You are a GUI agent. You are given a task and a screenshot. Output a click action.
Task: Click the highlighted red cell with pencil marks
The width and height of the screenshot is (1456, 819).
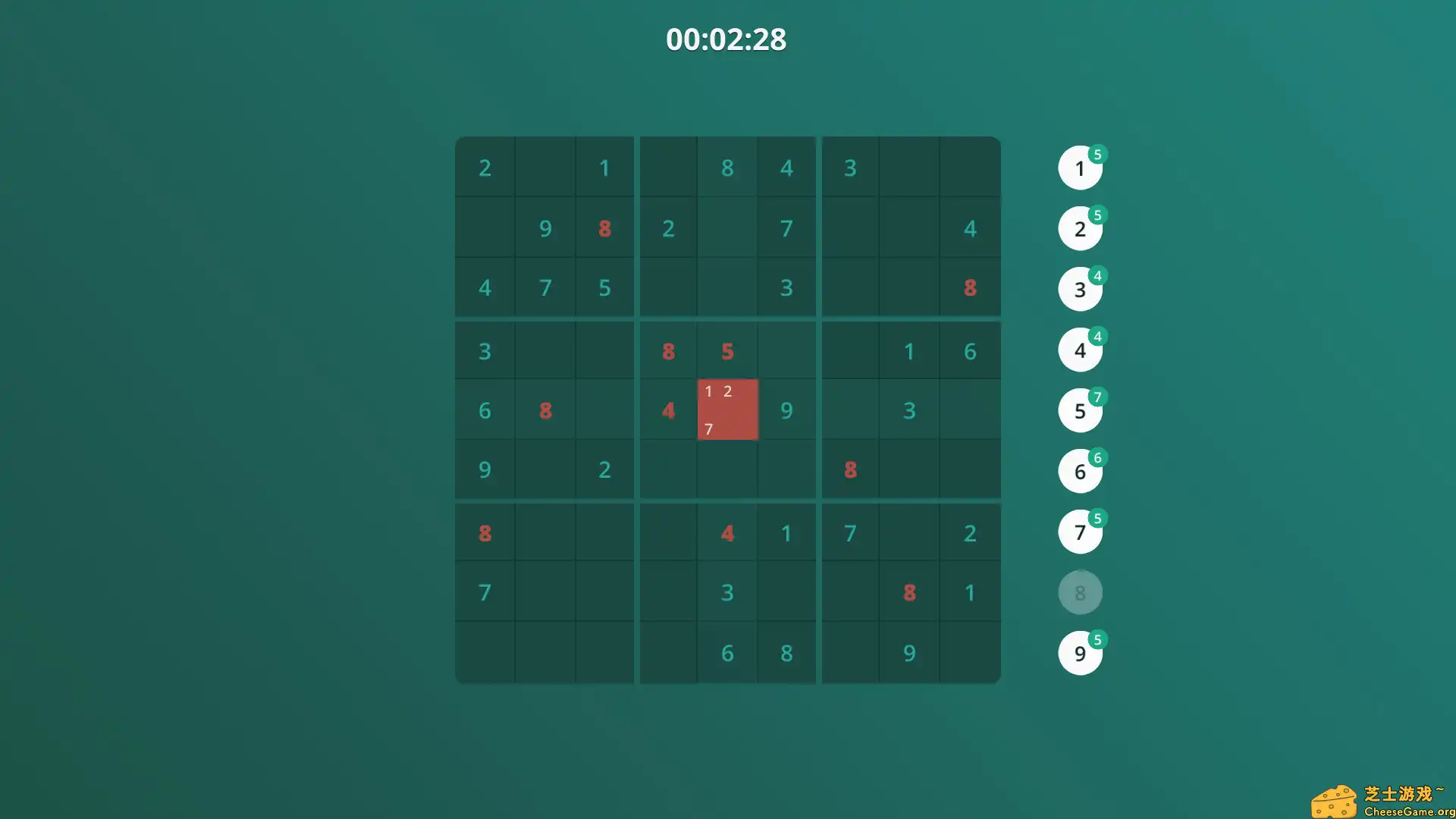(727, 409)
